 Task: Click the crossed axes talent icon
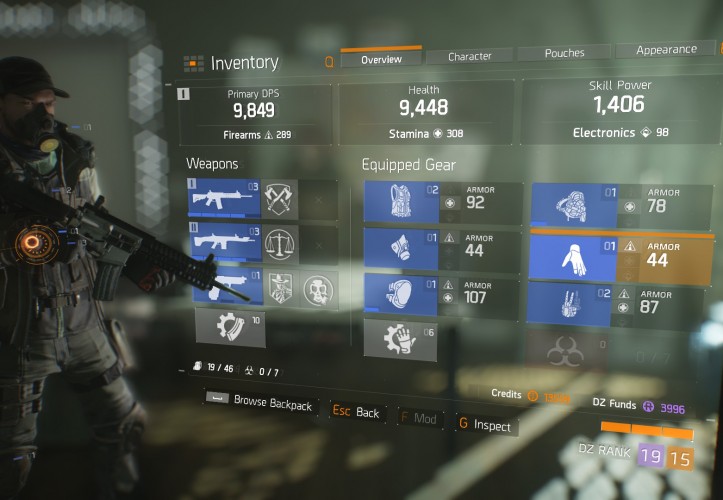tap(281, 198)
